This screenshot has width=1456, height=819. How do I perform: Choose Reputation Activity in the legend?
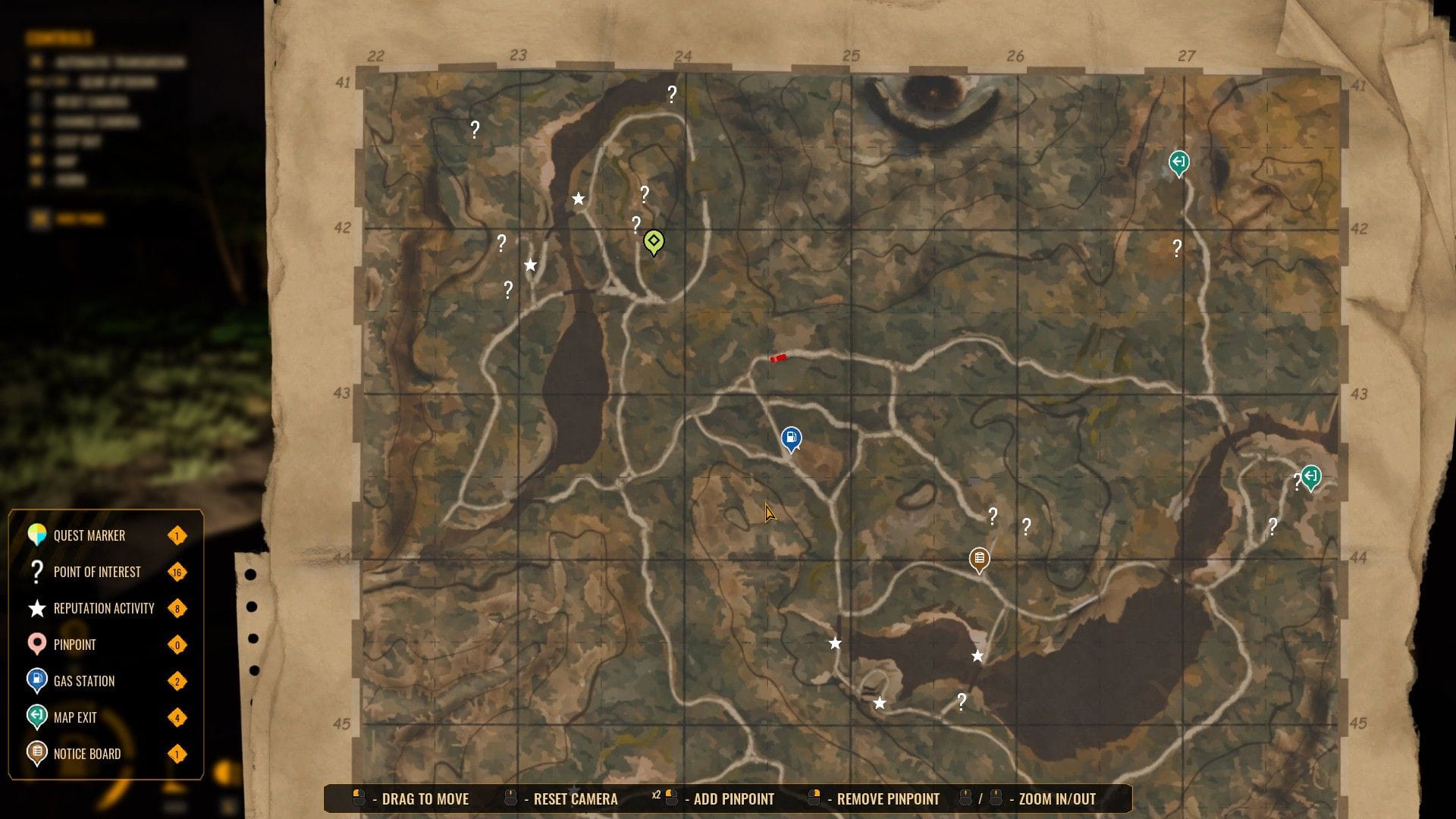pos(104,608)
